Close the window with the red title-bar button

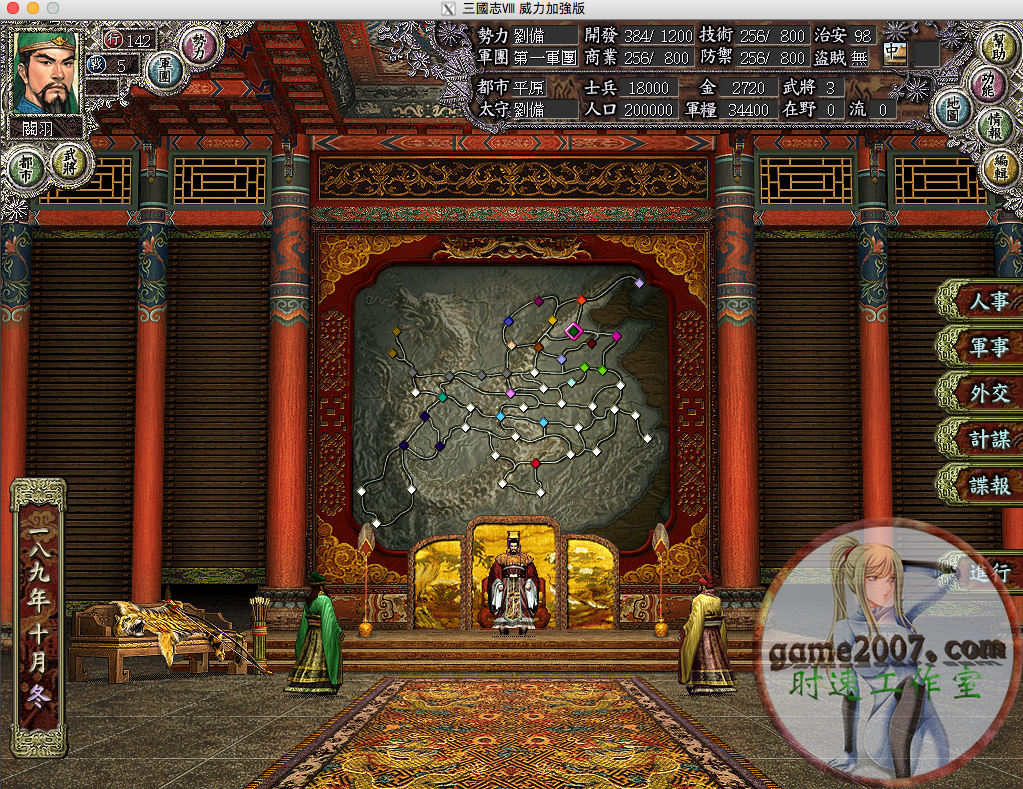pyautogui.click(x=12, y=8)
